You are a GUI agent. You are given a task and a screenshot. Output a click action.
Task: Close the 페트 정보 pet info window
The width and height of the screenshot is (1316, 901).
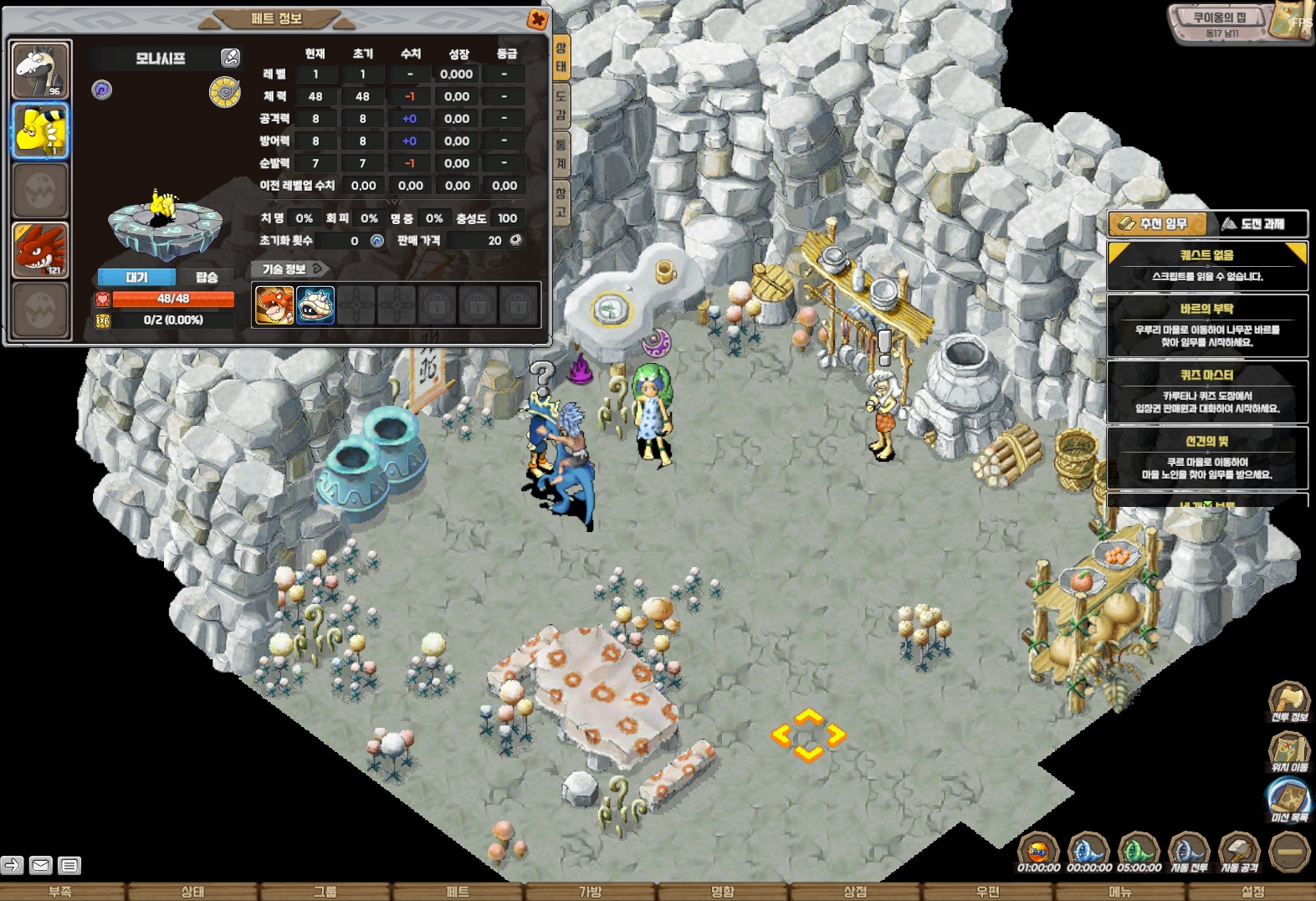[x=538, y=19]
